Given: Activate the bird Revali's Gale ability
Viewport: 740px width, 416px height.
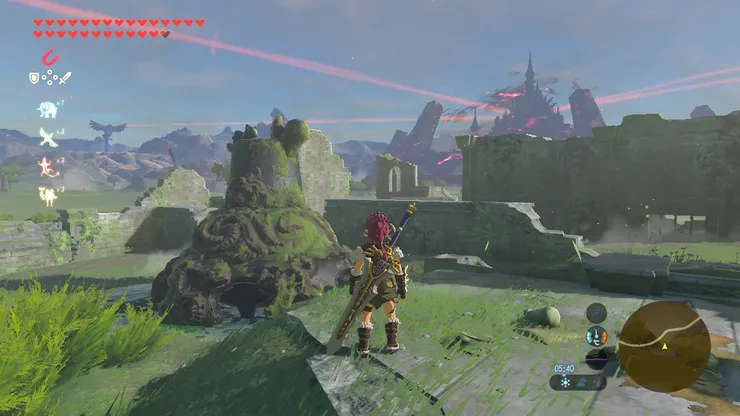Looking at the screenshot, I should (x=47, y=136).
